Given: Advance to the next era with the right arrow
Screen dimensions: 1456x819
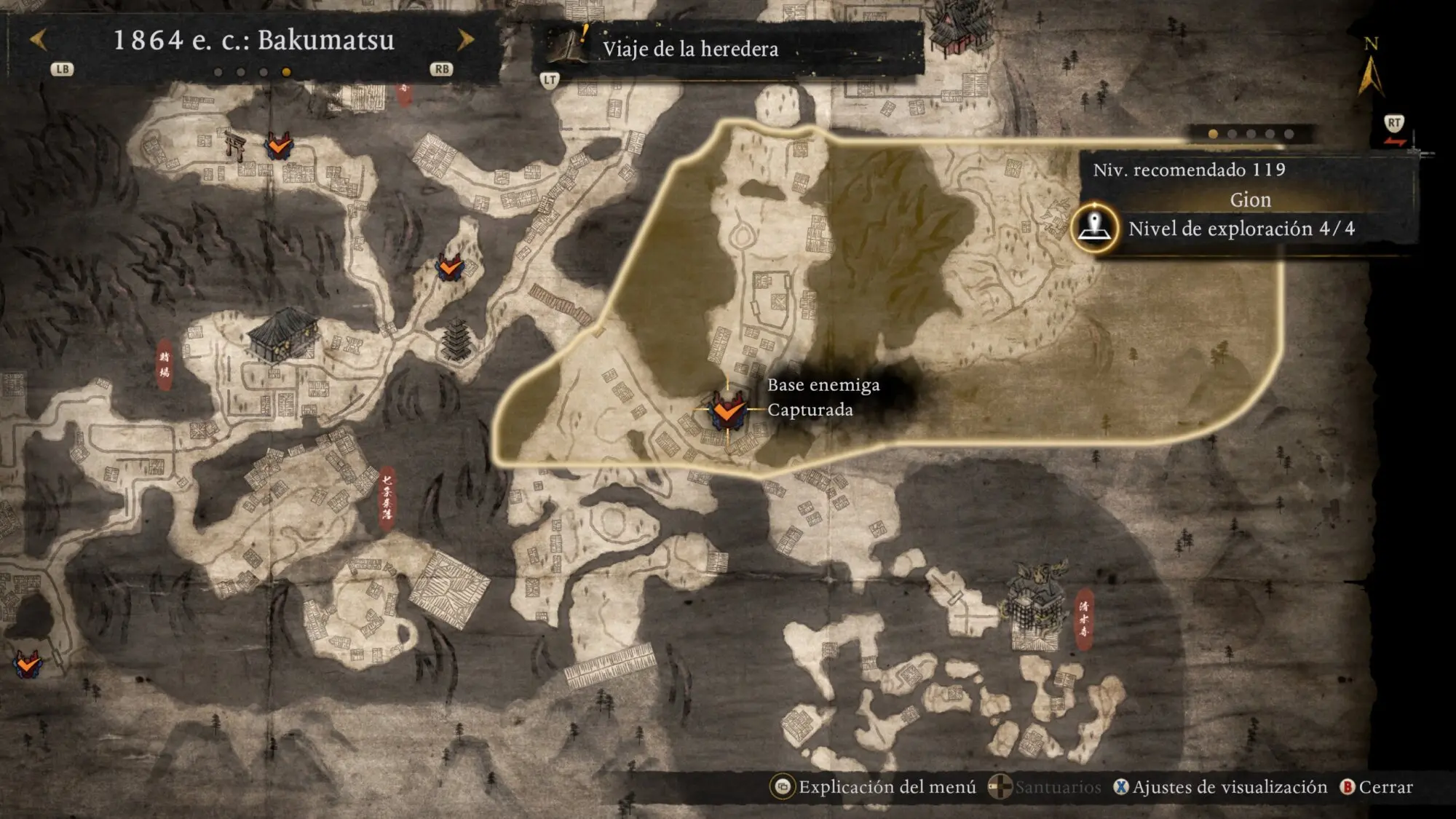Looking at the screenshot, I should [465, 40].
